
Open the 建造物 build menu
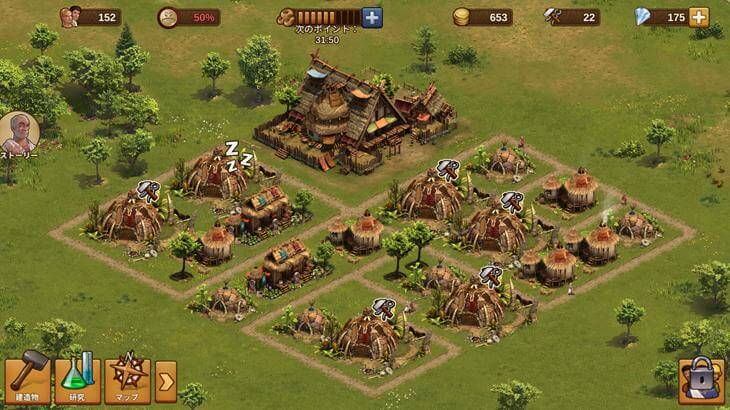click(27, 379)
